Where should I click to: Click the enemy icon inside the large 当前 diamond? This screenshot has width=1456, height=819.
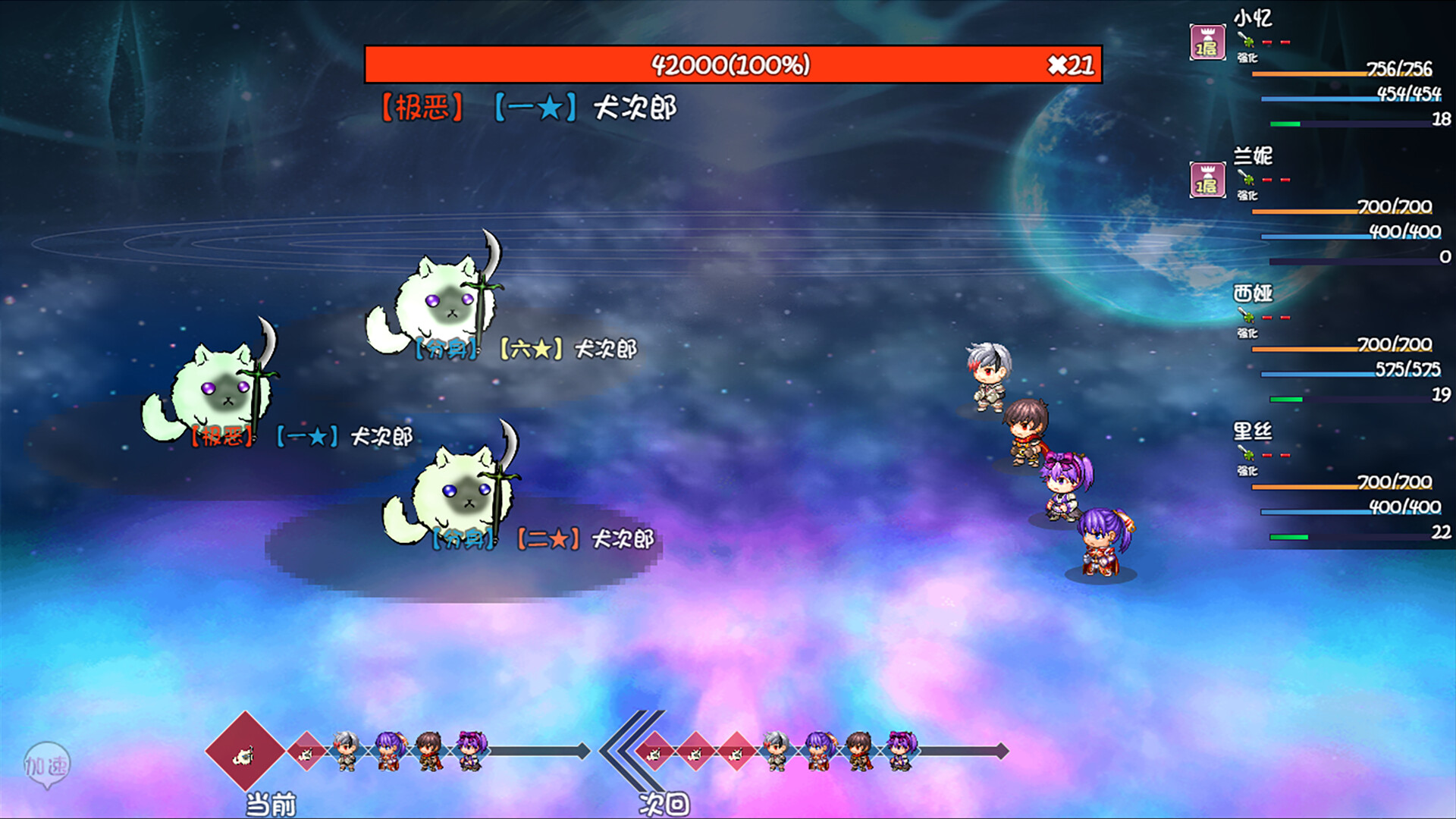coord(243,755)
